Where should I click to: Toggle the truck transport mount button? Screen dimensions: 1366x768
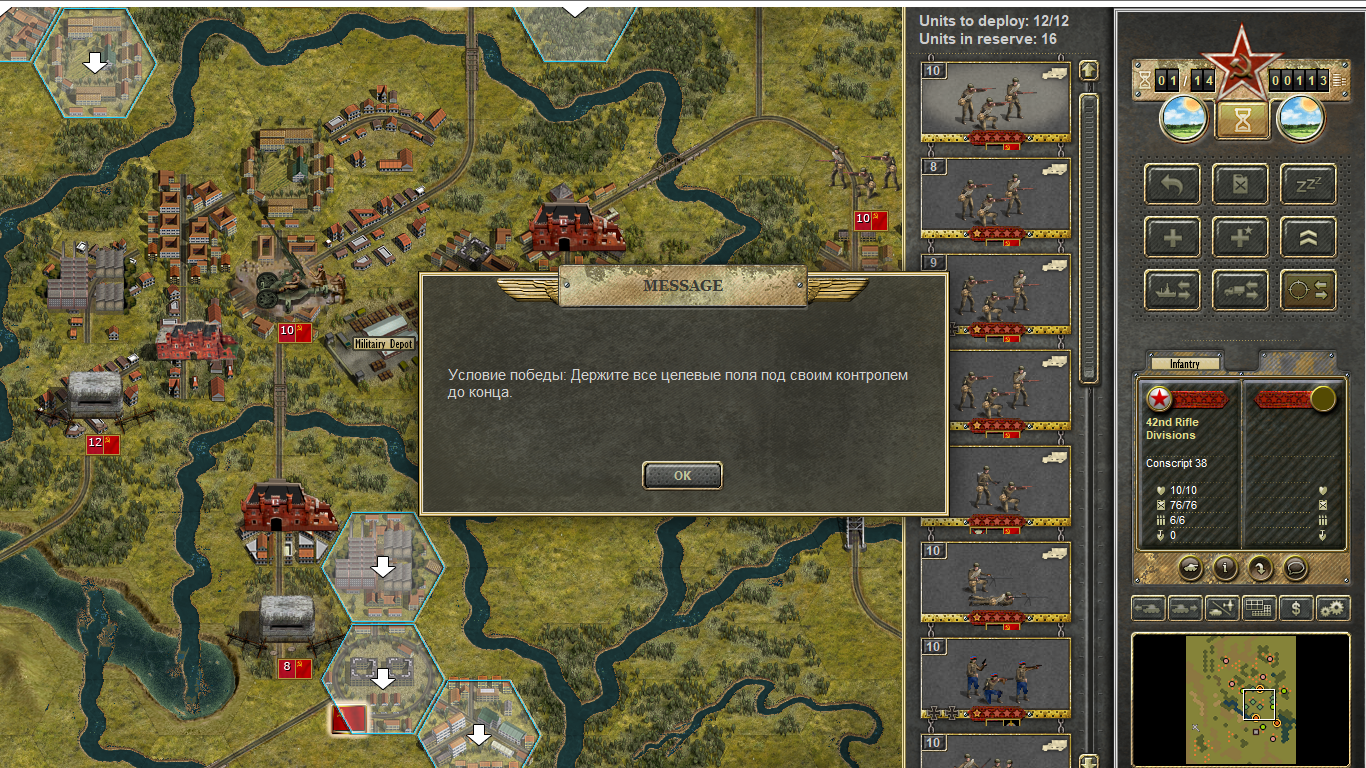coord(1240,290)
